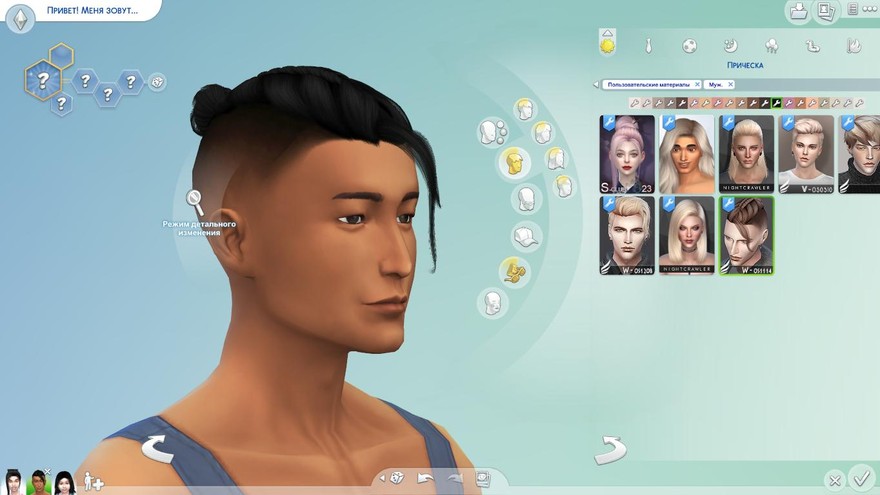This screenshot has width=880, height=495.
Task: Rotate the Sim using the left arrow
Action: click(x=157, y=449)
